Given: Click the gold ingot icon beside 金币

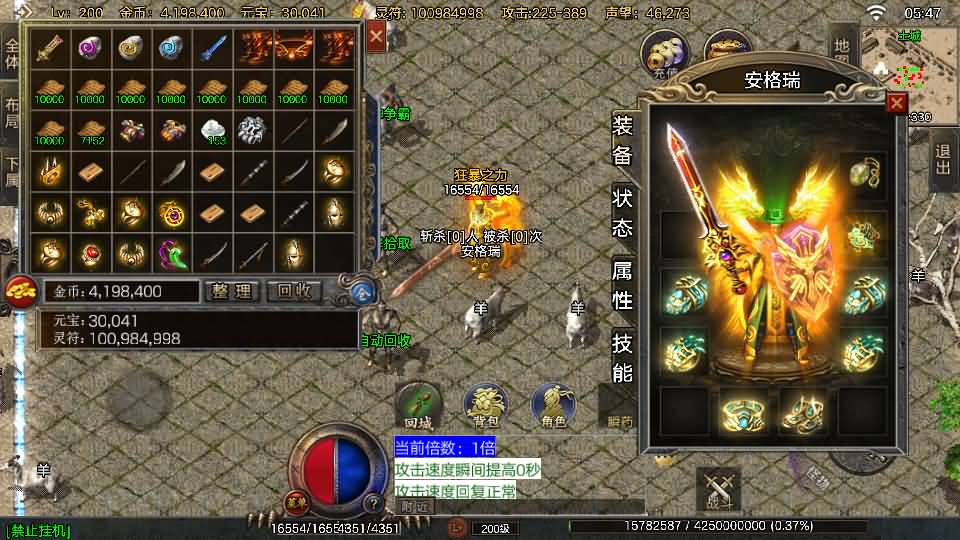Looking at the screenshot, I should (x=19, y=292).
